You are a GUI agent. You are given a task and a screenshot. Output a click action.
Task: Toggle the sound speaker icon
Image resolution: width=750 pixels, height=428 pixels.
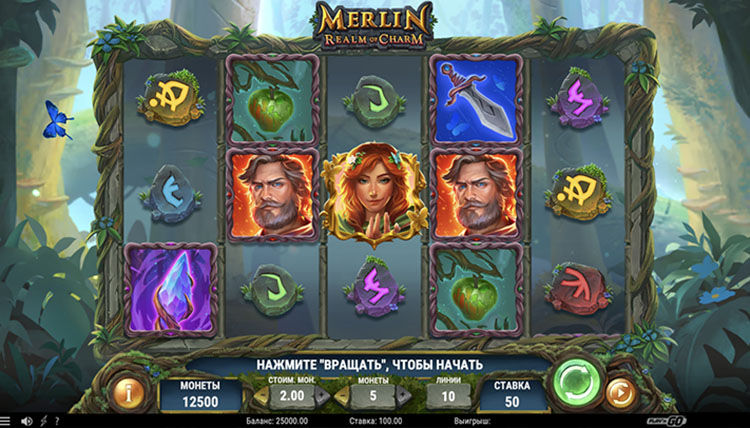tap(26, 421)
